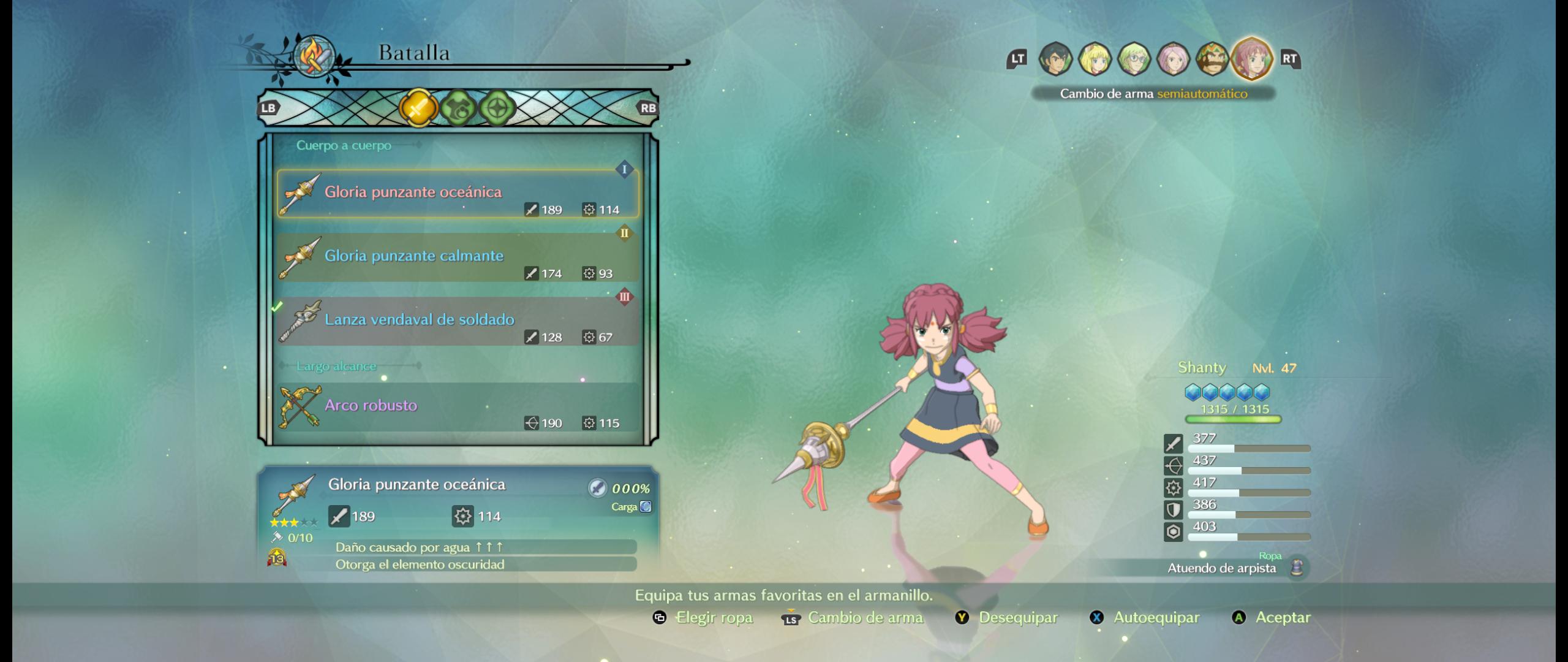Pick Lanza vendaval de soldado
This screenshot has height=662, width=1568.
458,321
